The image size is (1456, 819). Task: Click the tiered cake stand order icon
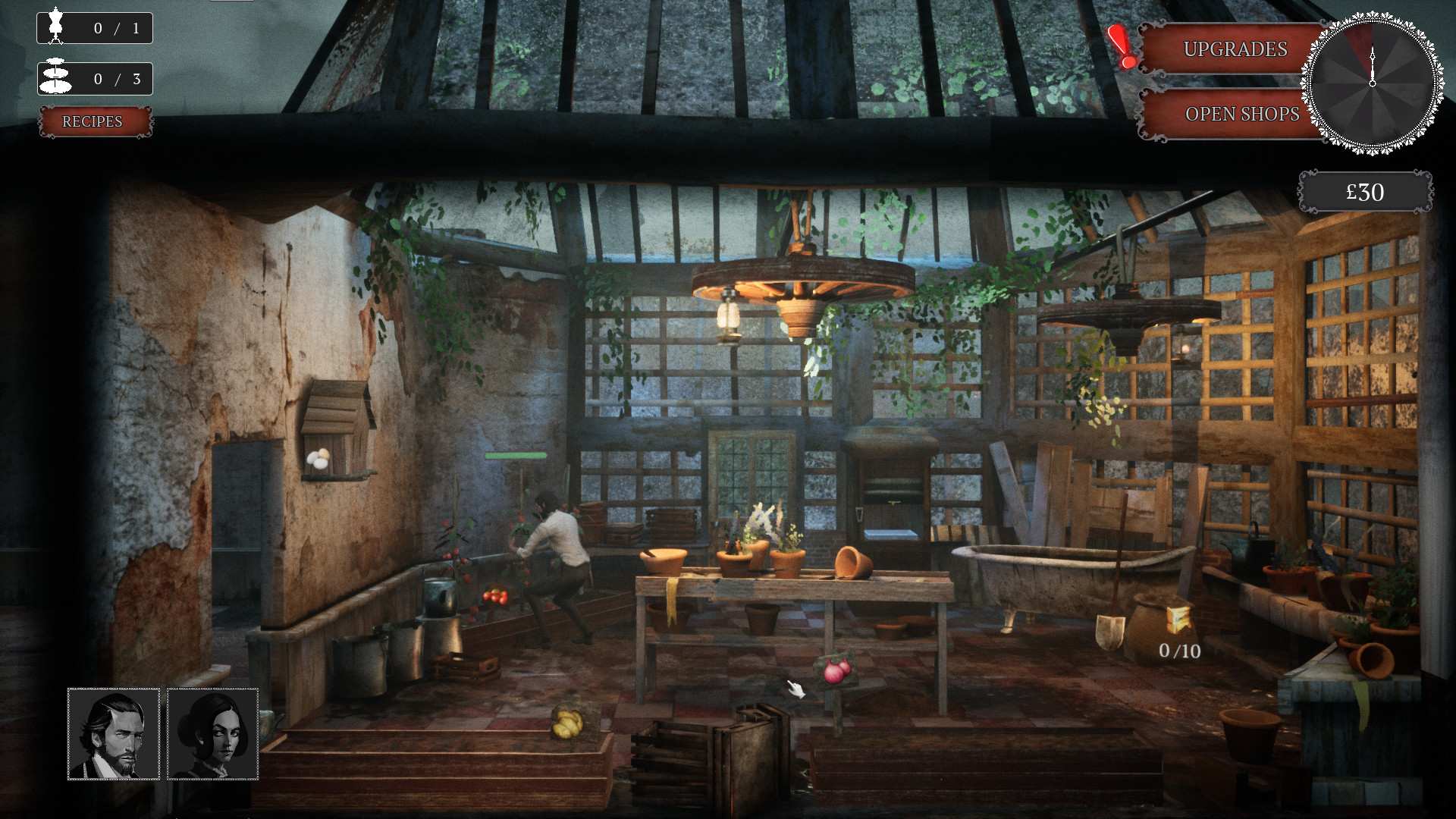pos(56,77)
